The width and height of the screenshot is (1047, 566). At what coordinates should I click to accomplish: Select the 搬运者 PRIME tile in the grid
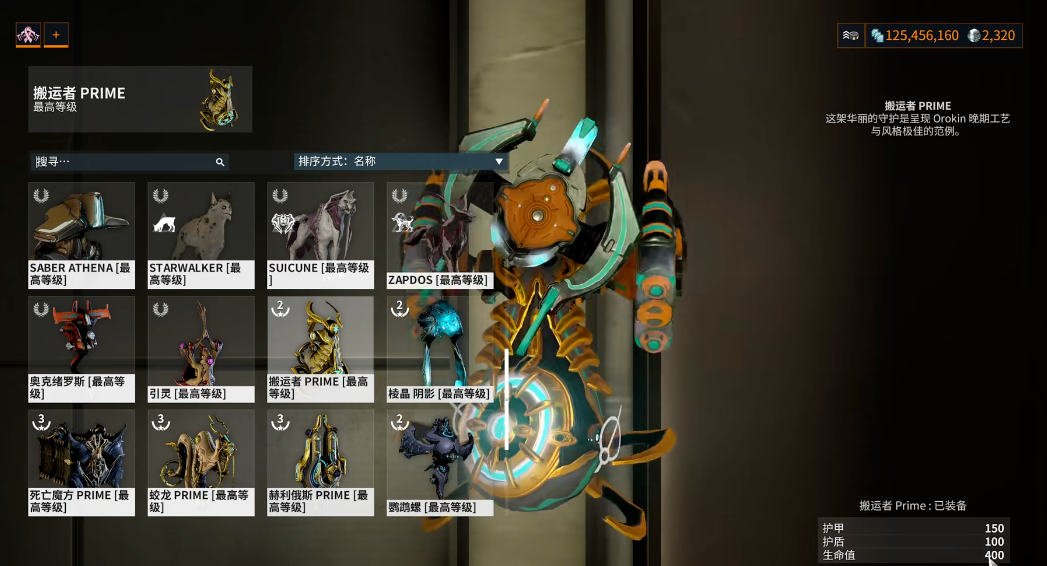tap(320, 349)
